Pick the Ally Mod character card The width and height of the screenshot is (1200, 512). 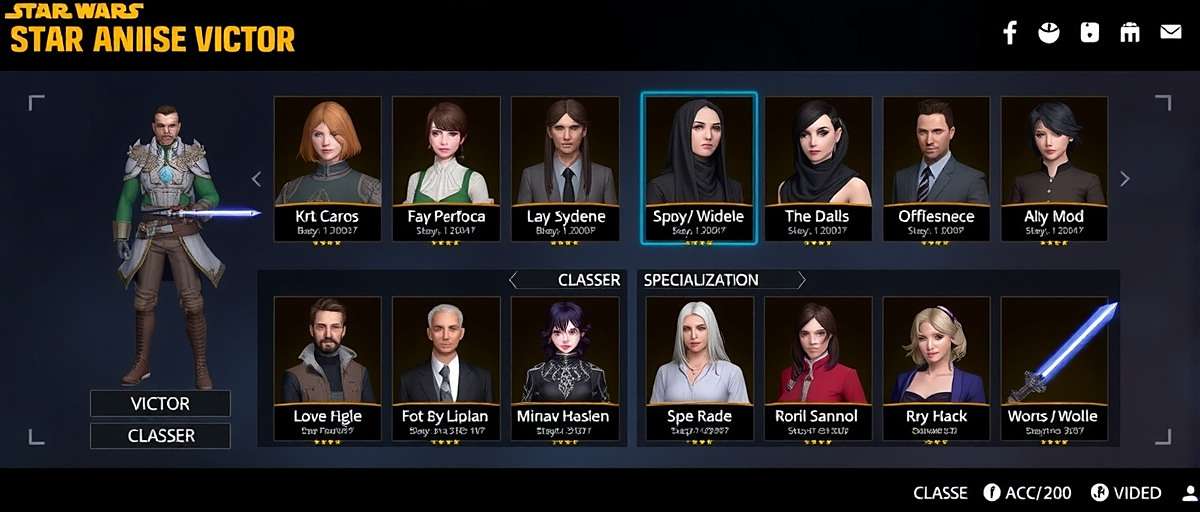tap(1054, 168)
